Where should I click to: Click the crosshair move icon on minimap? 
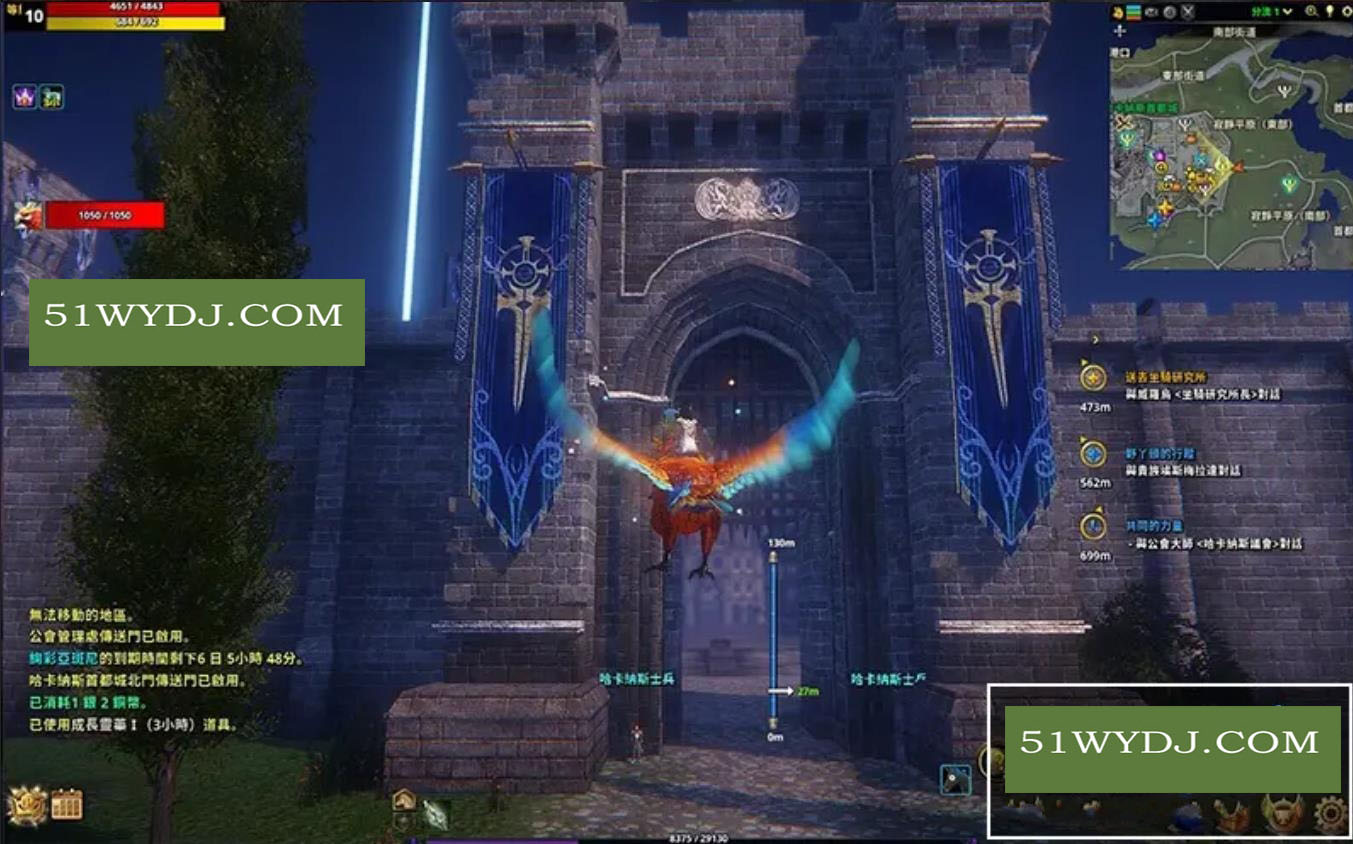pos(1121,32)
